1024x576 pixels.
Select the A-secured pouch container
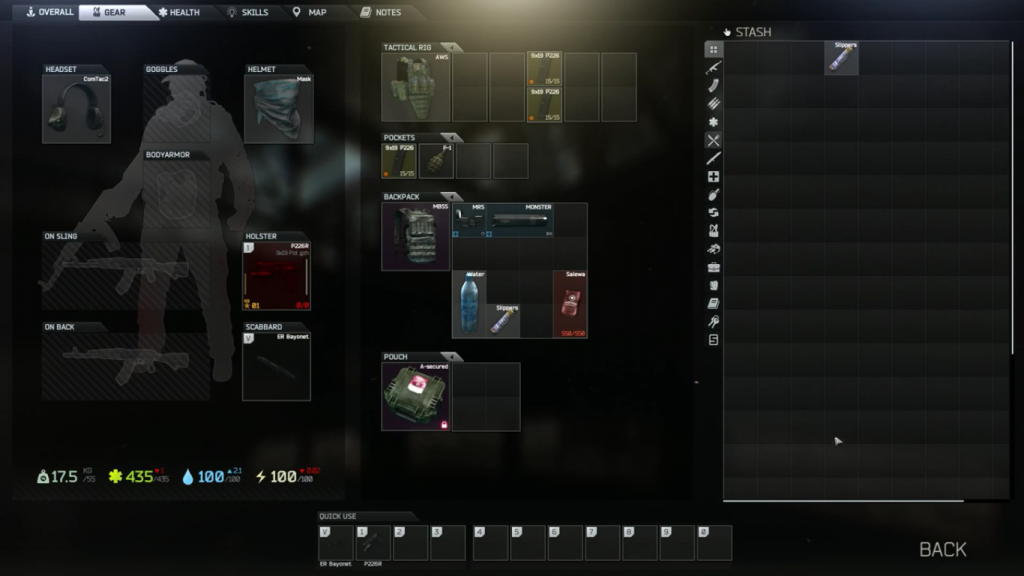[x=415, y=397]
